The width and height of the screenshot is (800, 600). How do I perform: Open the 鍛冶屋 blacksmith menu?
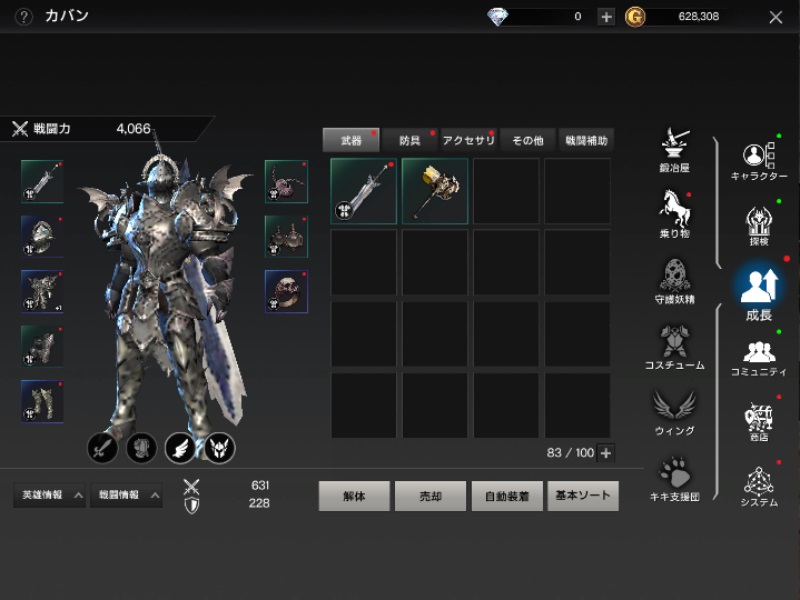point(673,148)
